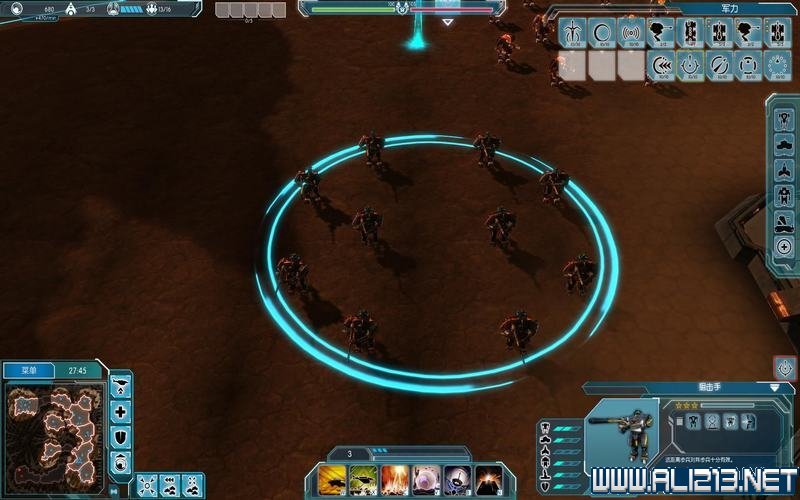Collapse the sniper unit info panel arrow
Image resolution: width=800 pixels, height=500 pixels.
(775, 387)
